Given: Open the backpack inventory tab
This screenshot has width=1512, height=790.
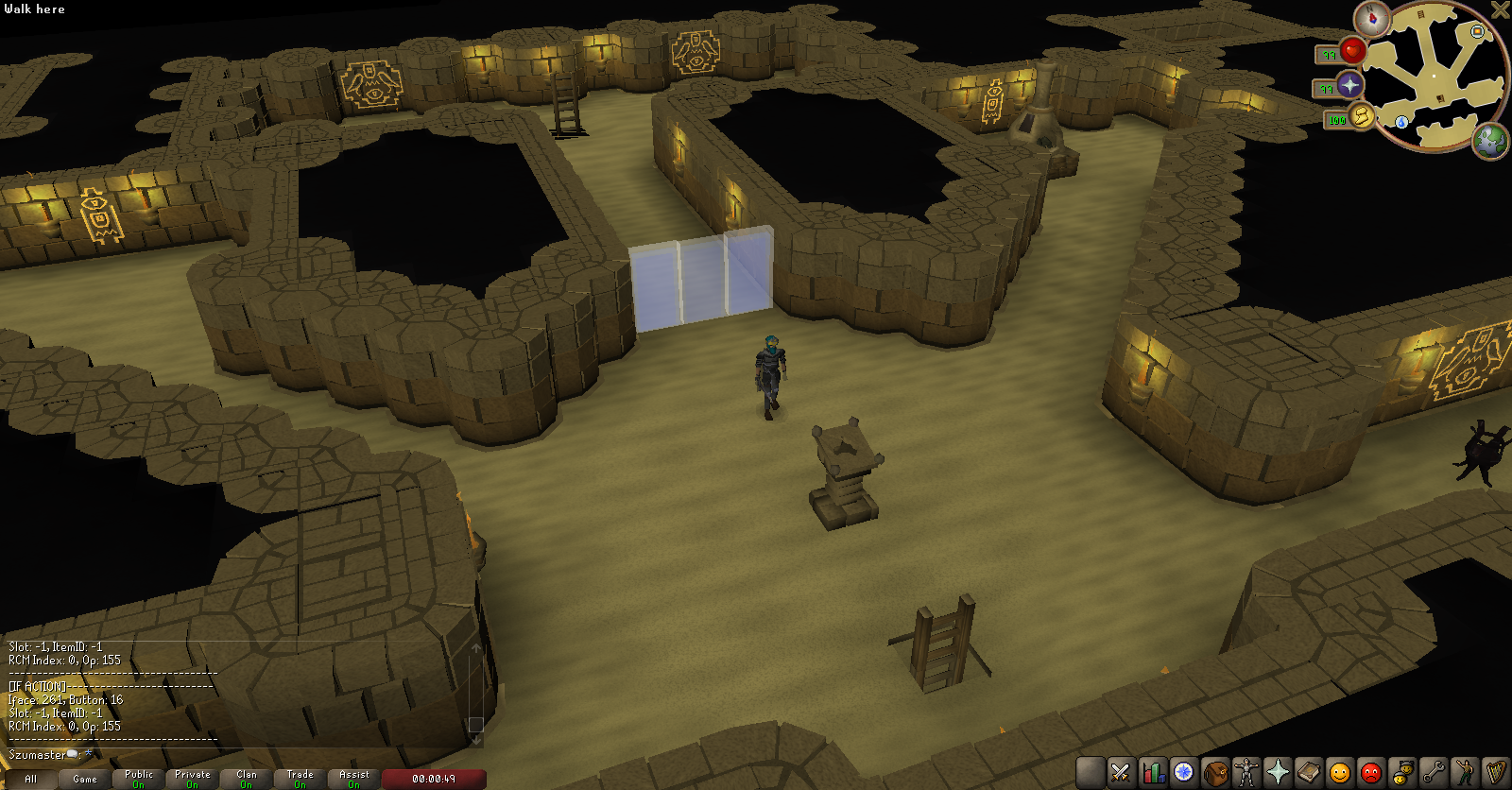Looking at the screenshot, I should (1214, 772).
